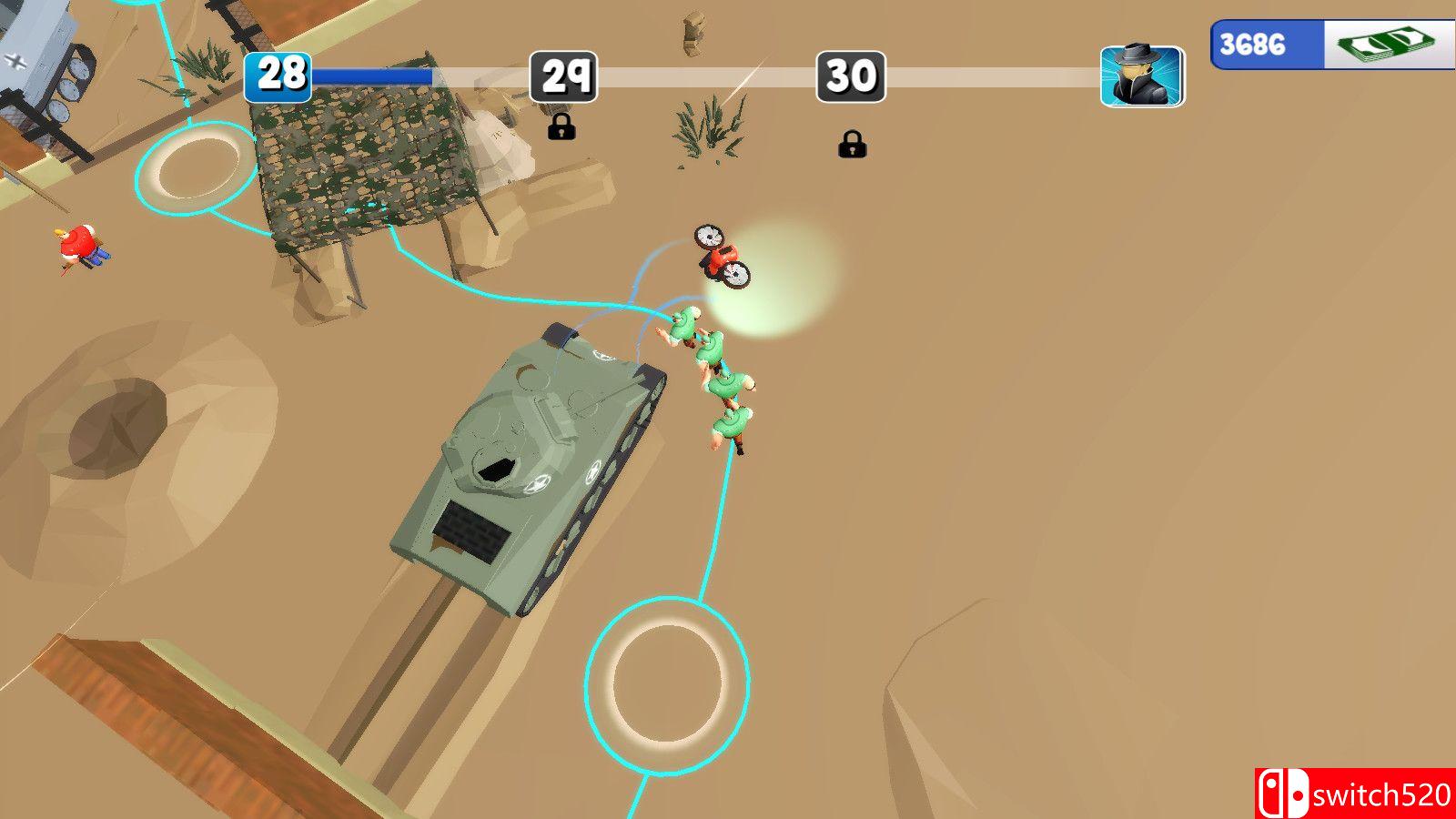Screen dimensions: 1456x819
Task: Choose the locked level 30 marker
Action: pos(851,77)
